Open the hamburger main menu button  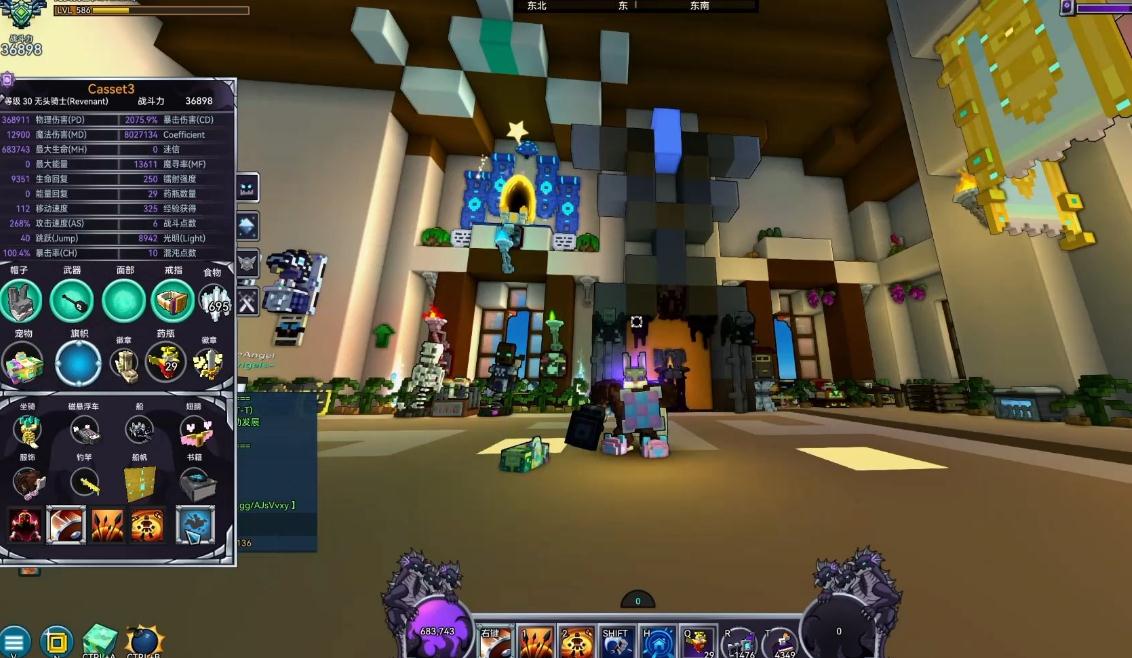pyautogui.click(x=14, y=641)
